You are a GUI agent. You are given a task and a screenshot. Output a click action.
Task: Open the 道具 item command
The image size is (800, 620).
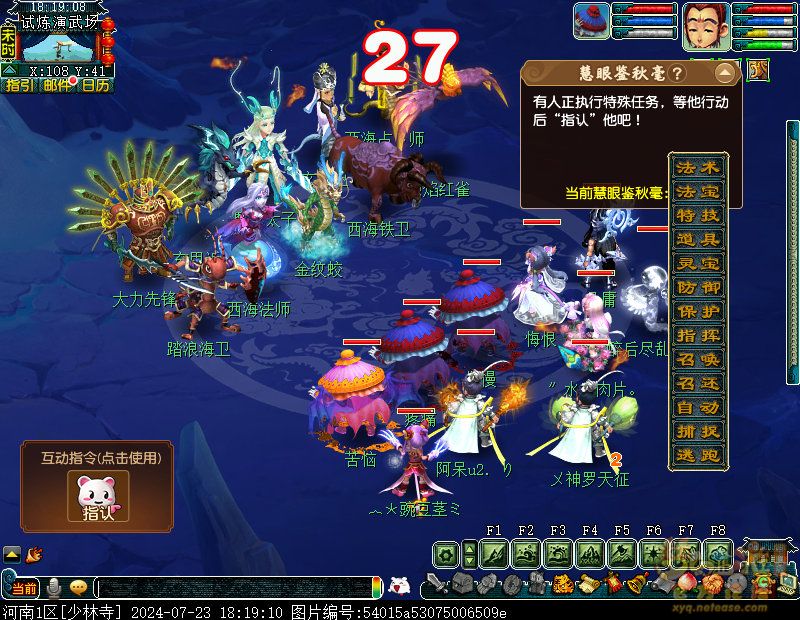[x=697, y=239]
